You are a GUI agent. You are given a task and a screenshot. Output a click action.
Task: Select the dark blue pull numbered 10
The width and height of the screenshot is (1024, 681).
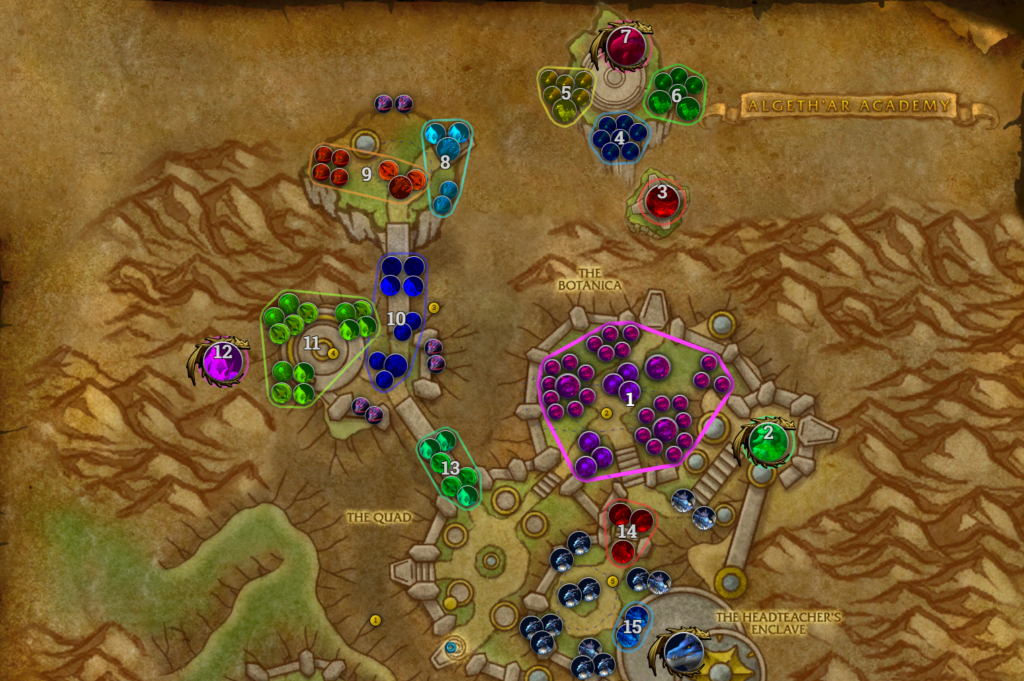[397, 319]
